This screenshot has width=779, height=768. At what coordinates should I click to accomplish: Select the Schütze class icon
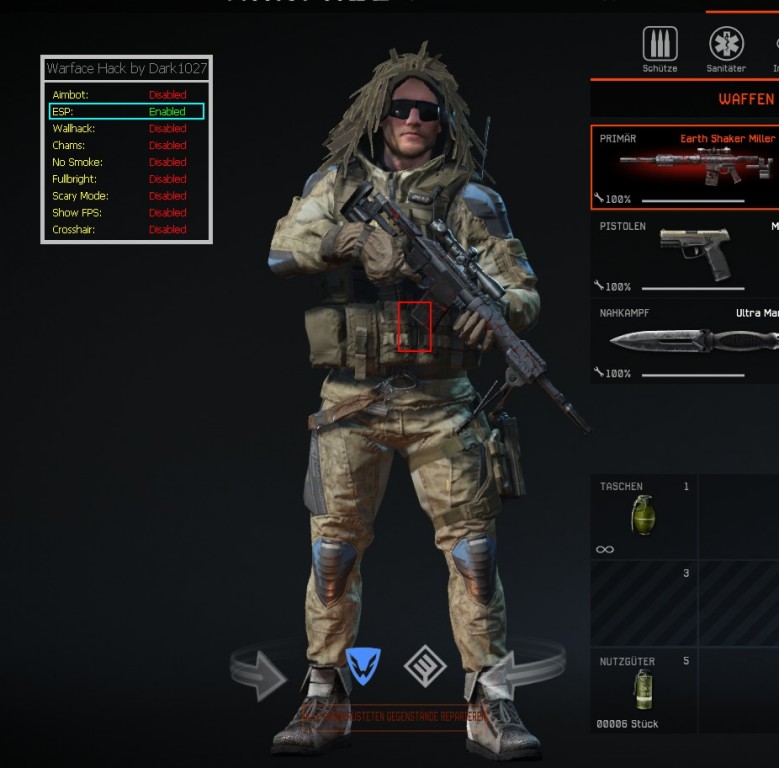pyautogui.click(x=659, y=45)
